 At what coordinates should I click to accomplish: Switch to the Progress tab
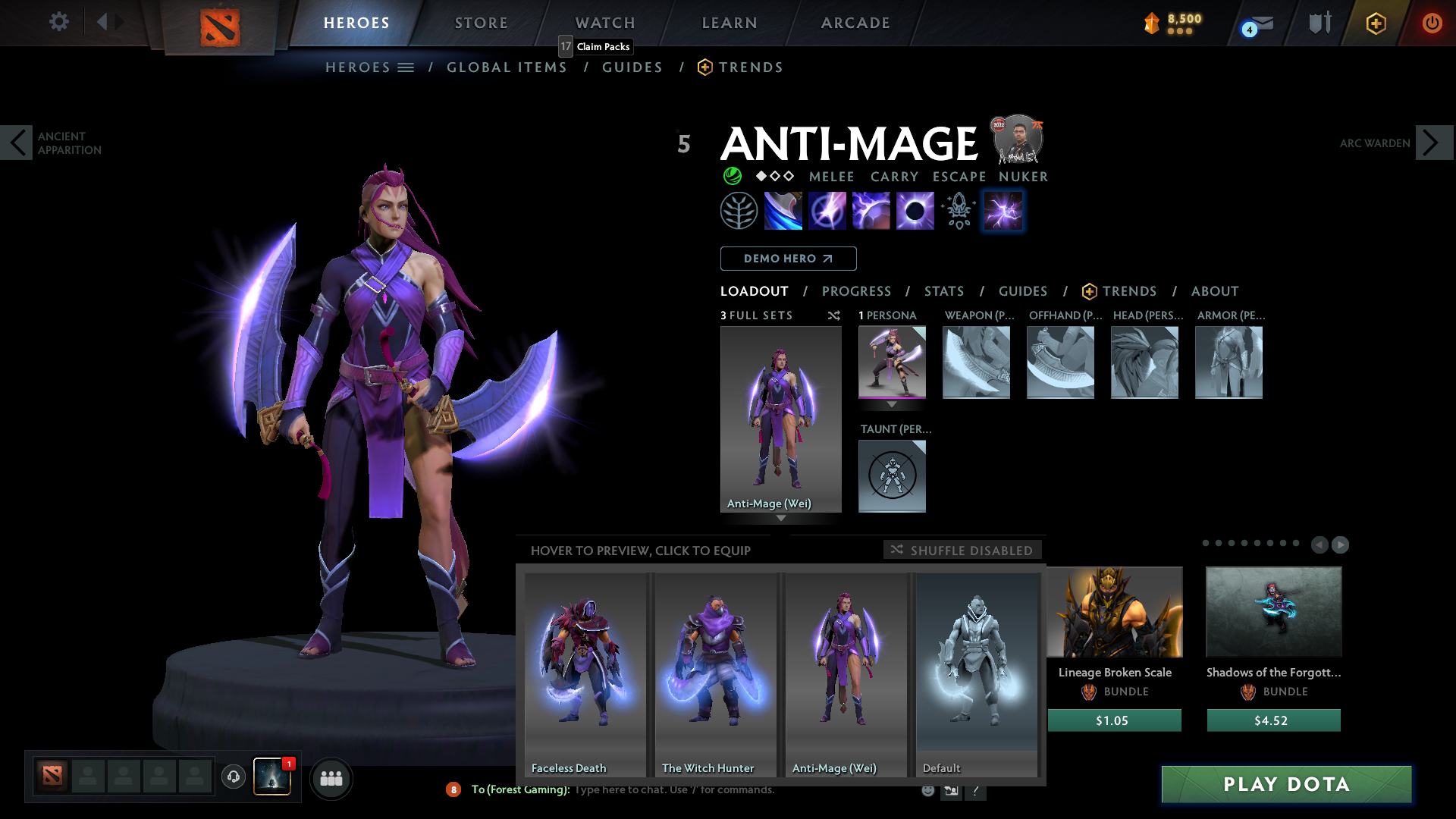point(856,291)
